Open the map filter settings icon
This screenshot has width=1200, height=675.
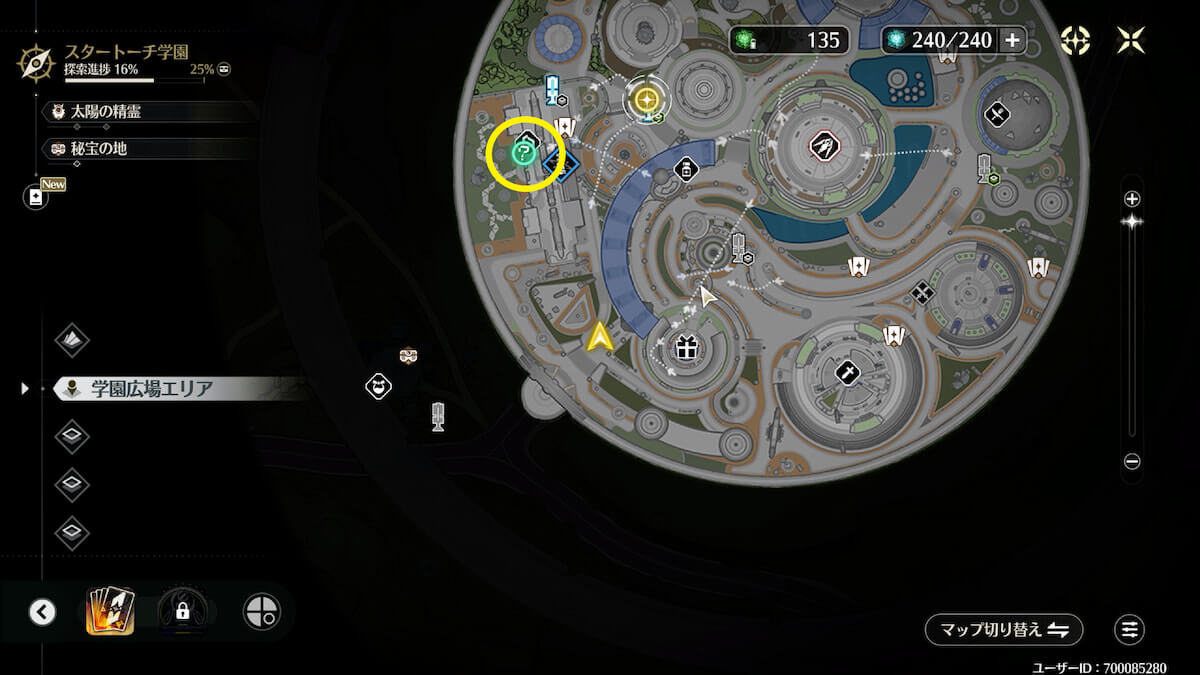(1129, 630)
